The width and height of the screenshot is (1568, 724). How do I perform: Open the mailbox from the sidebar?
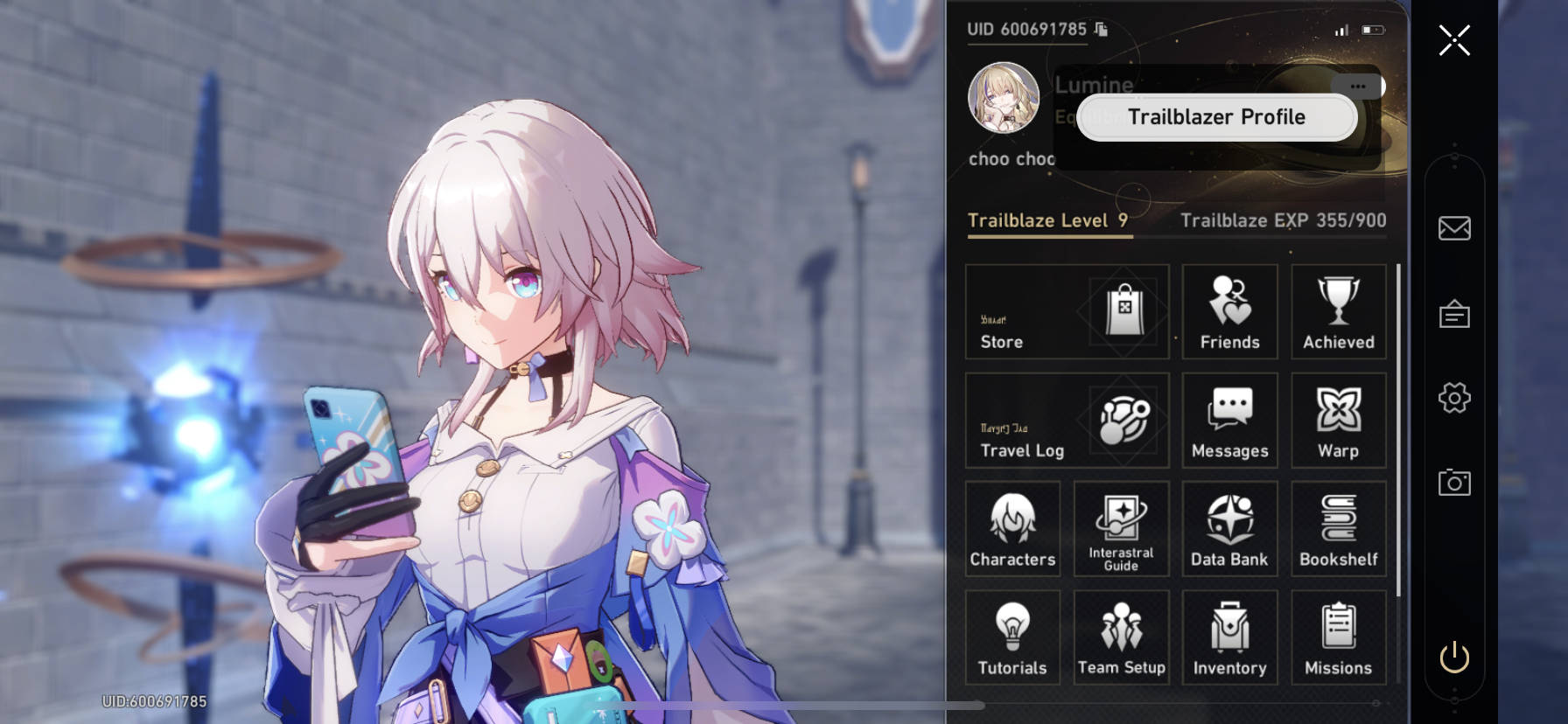1453,229
